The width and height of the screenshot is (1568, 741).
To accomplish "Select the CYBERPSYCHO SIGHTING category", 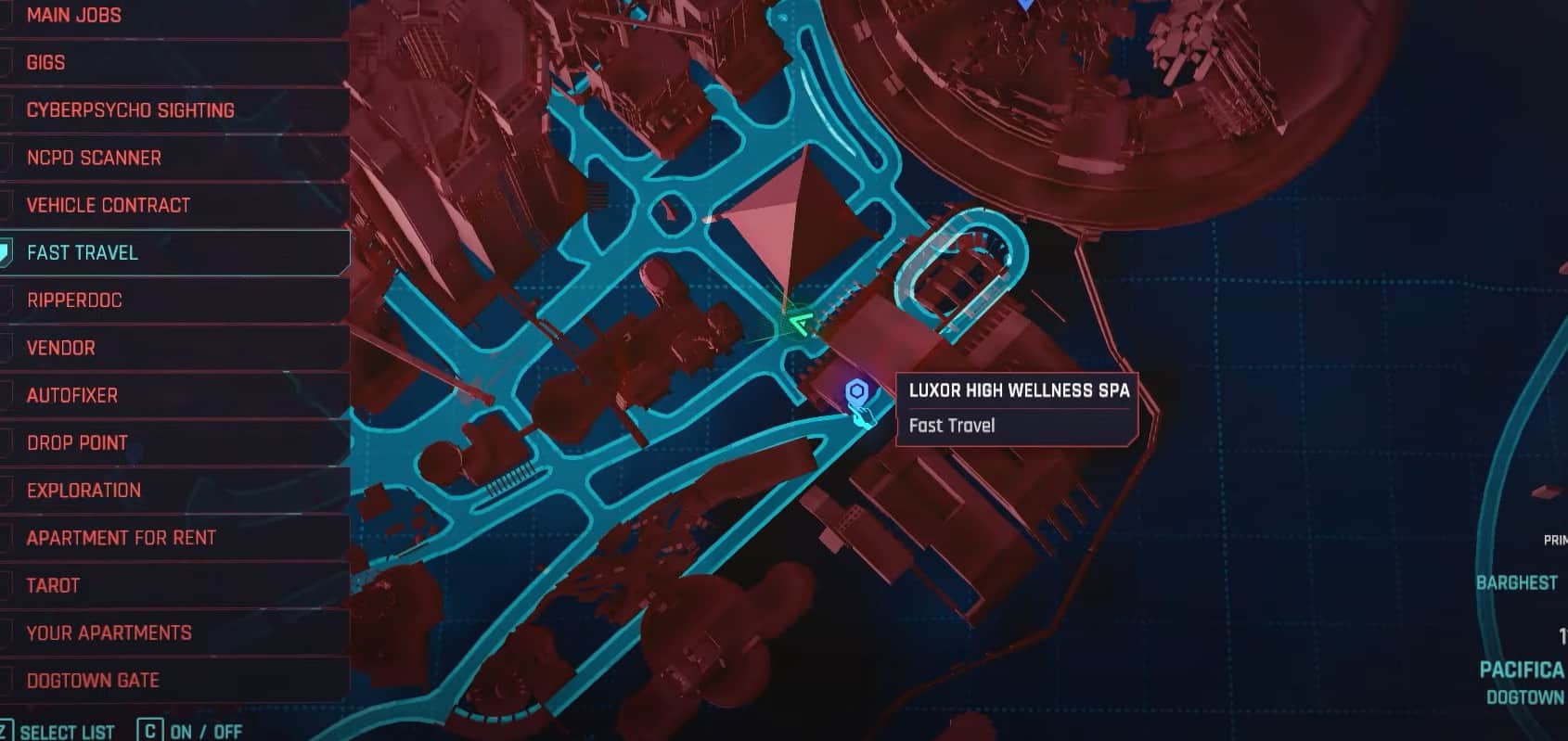I will tap(130, 109).
